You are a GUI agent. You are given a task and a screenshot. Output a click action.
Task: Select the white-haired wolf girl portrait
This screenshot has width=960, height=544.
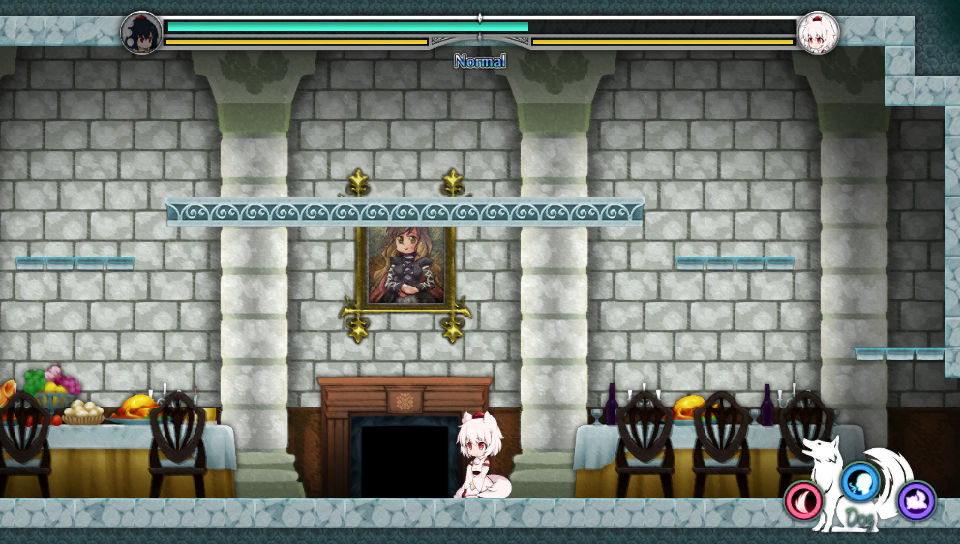(x=818, y=33)
